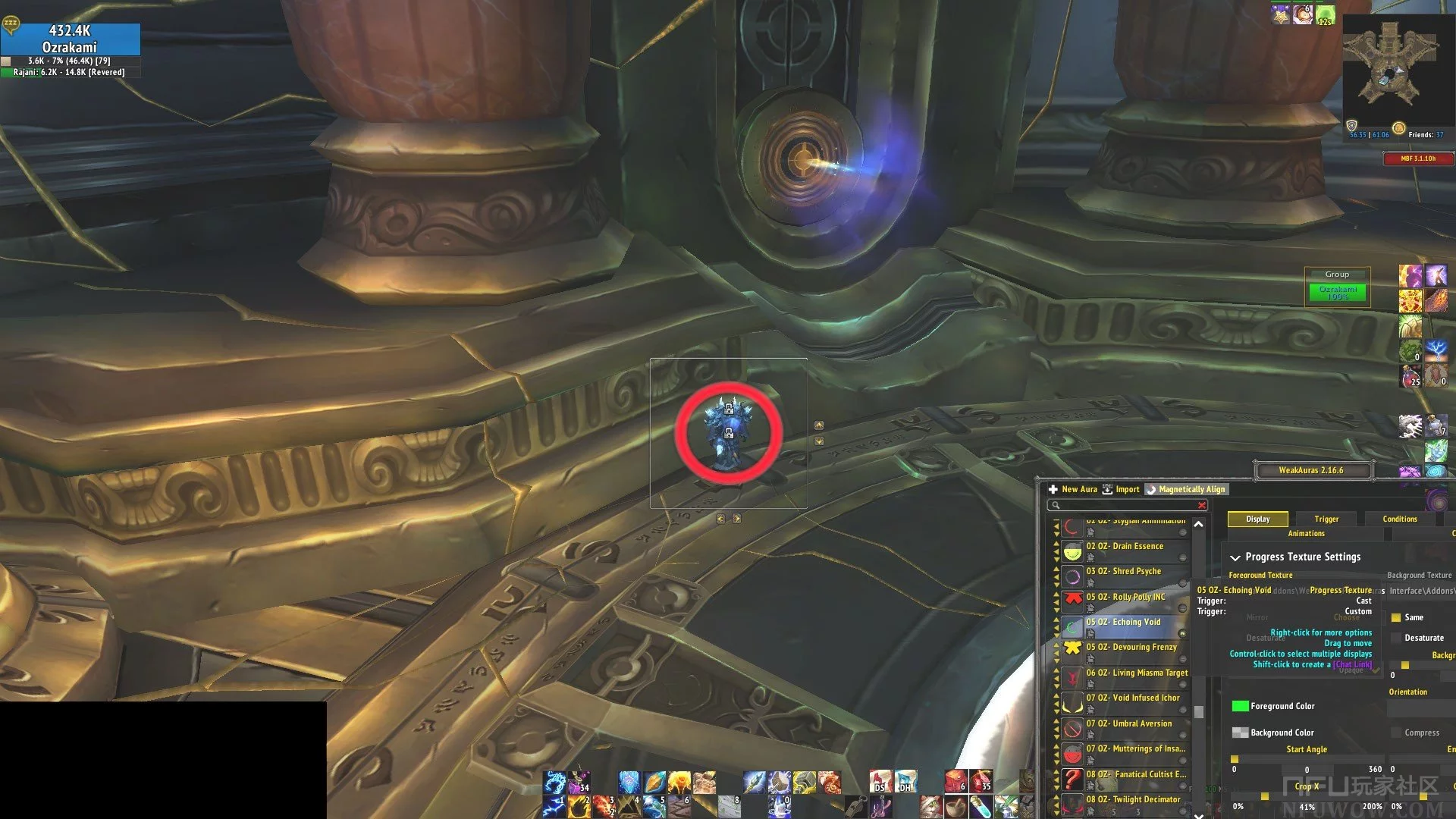
Task: Open the Import aura dialog
Action: click(x=1121, y=489)
